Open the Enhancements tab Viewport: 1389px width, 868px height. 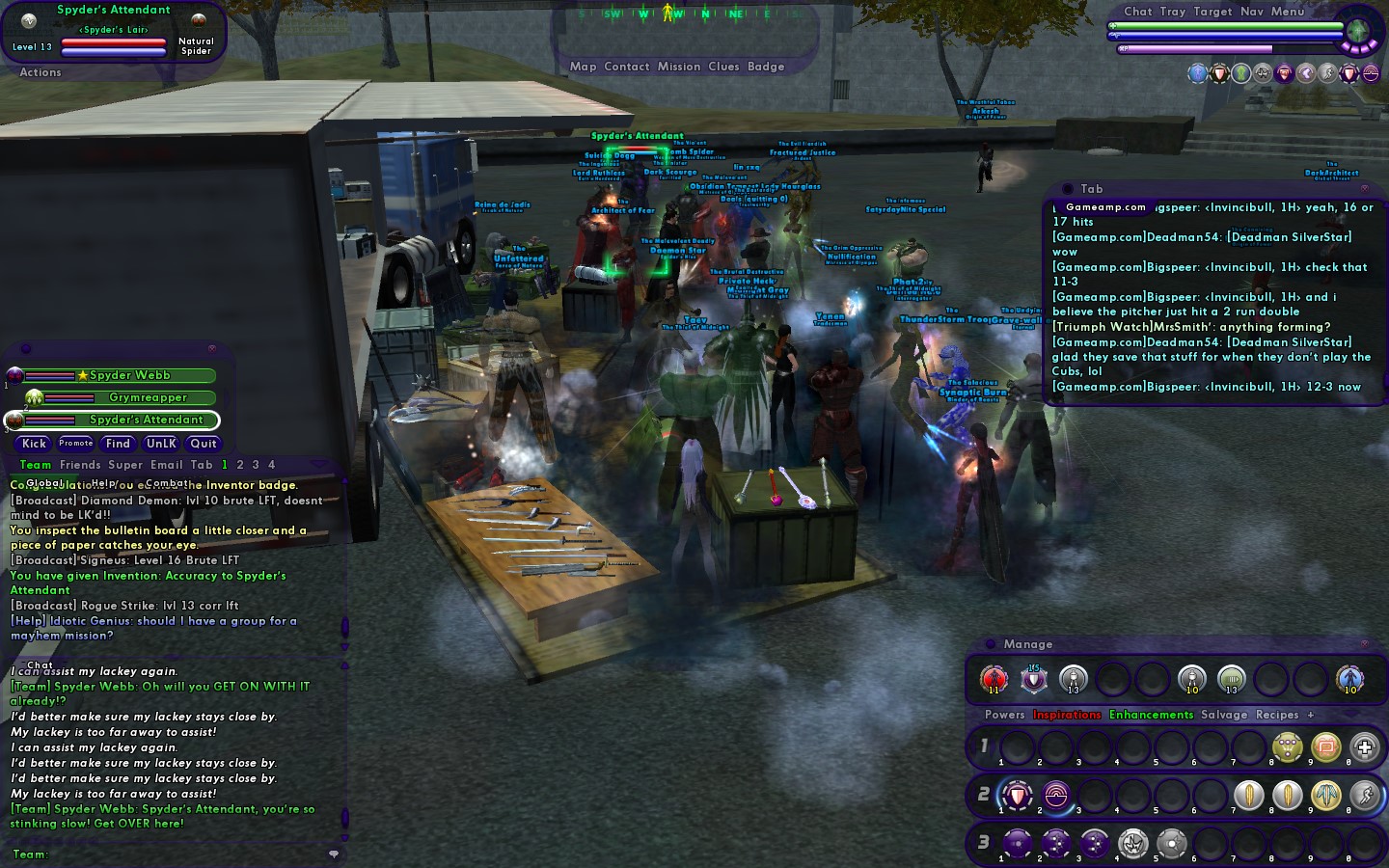coord(1151,715)
